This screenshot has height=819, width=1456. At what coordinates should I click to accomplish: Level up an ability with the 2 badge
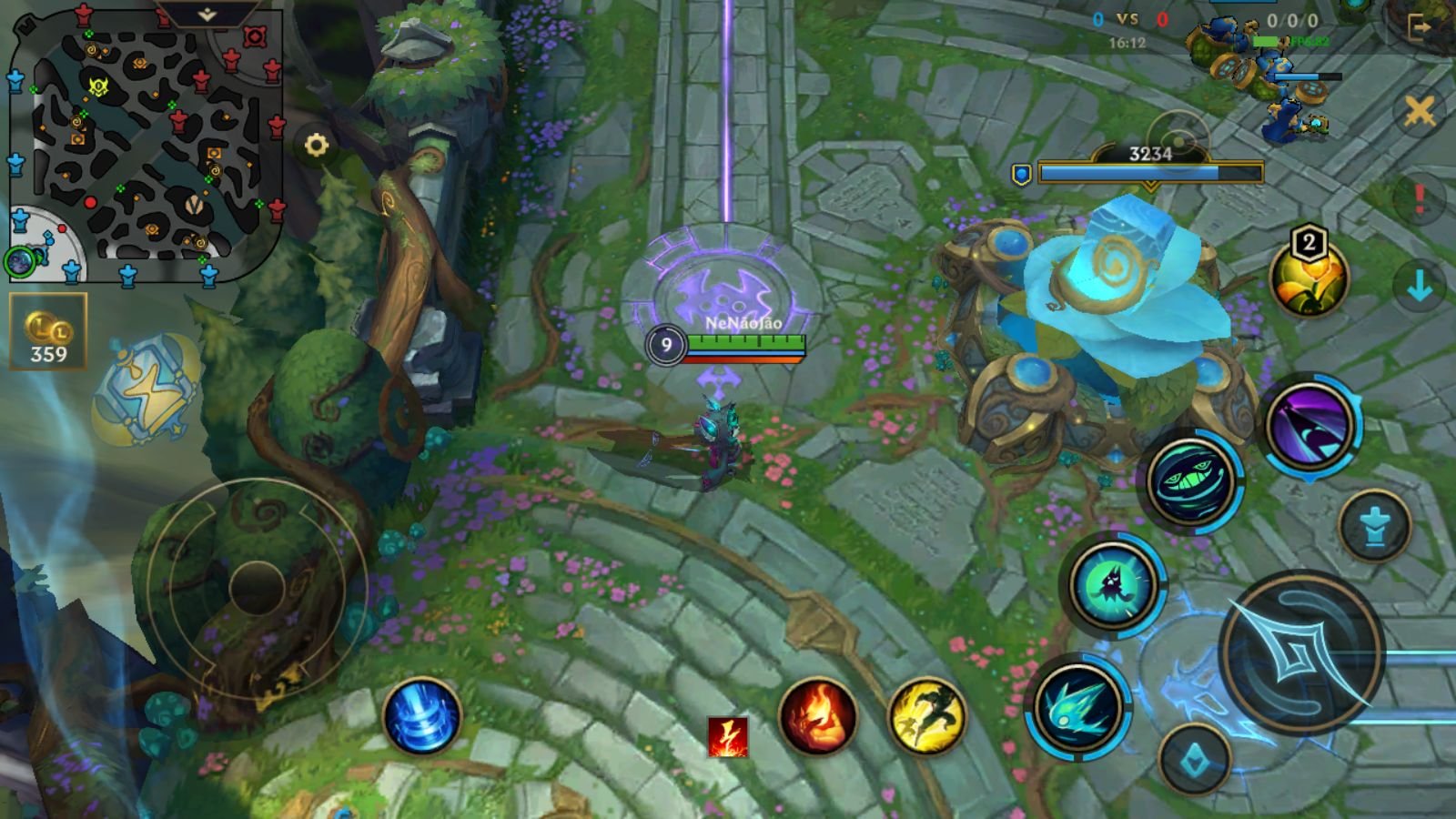click(x=1309, y=242)
